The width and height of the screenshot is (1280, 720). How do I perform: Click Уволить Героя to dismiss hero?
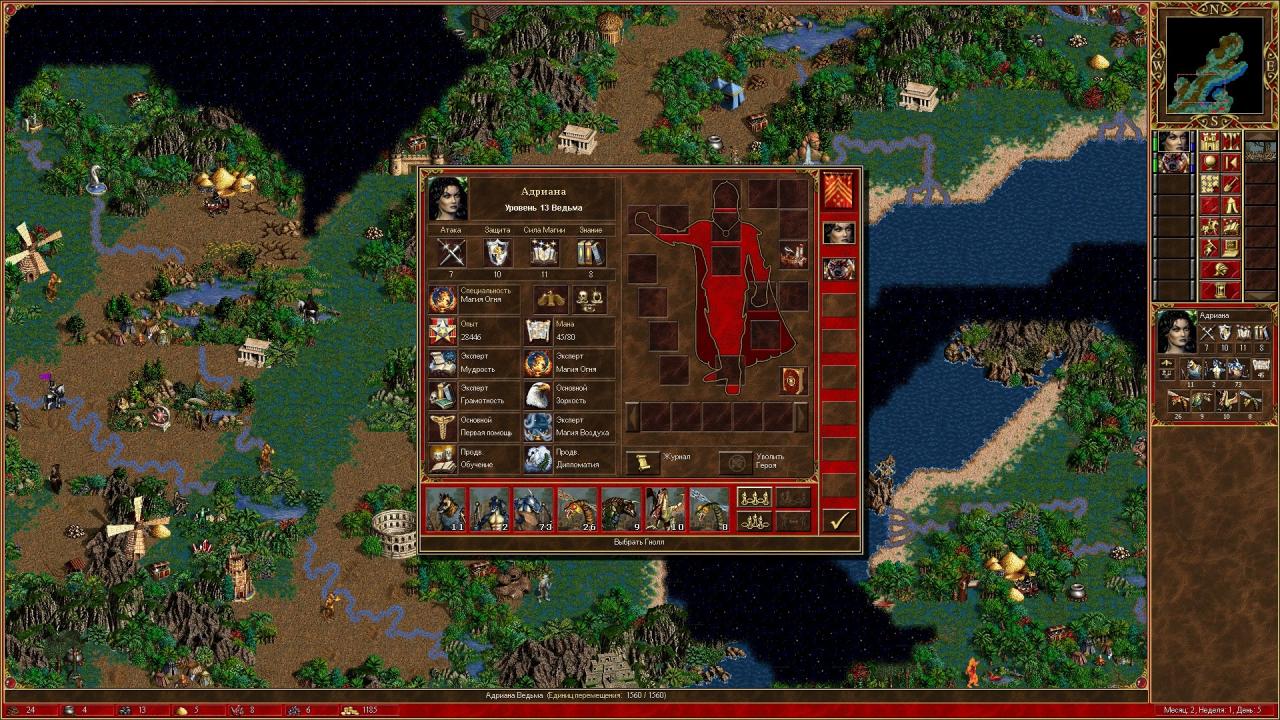pyautogui.click(x=735, y=462)
